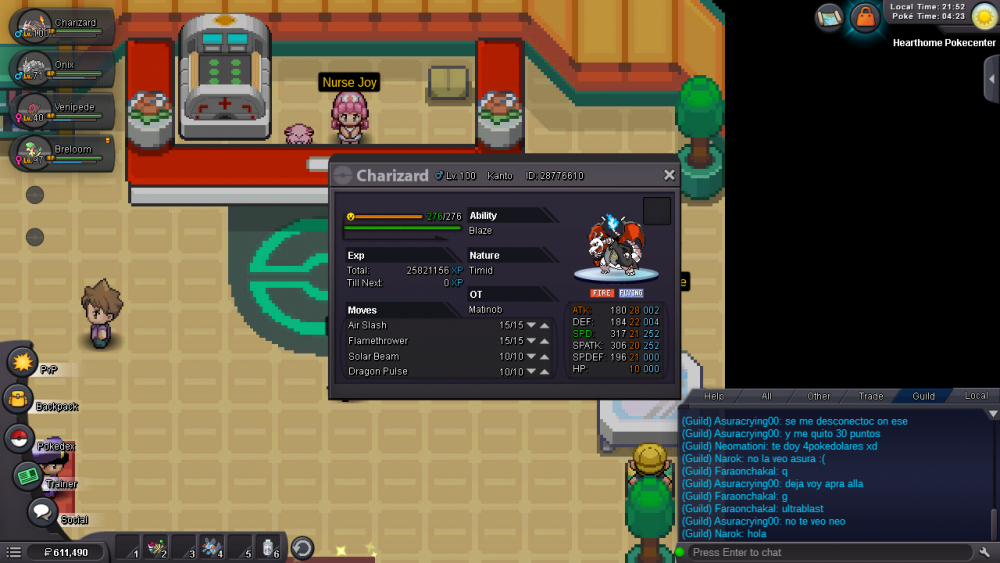Open the world map scroll icon
This screenshot has width=1000, height=563.
829,17
